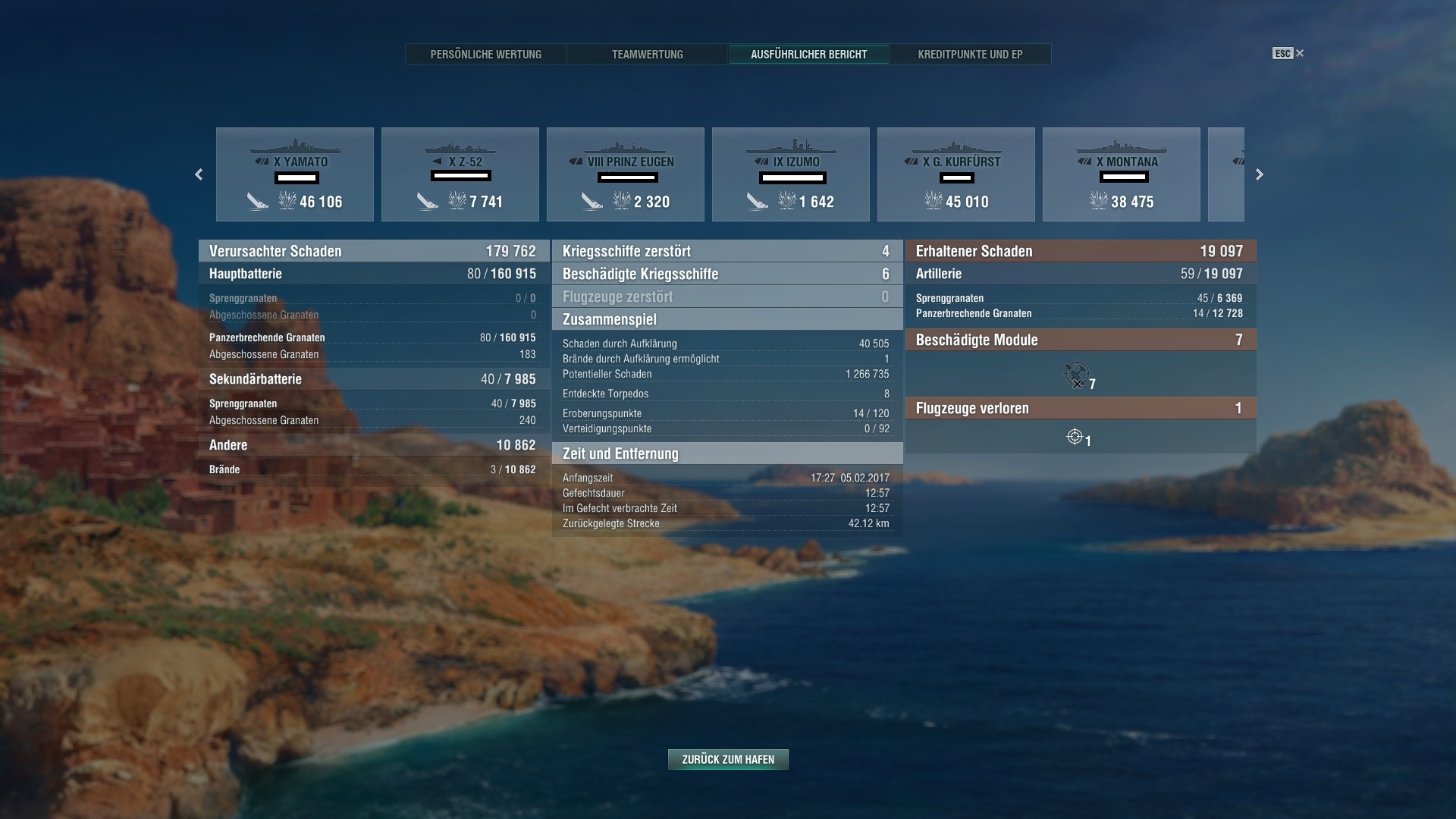Select the VIII Prinz Eugen card
The height and width of the screenshot is (819, 1456).
click(x=626, y=174)
